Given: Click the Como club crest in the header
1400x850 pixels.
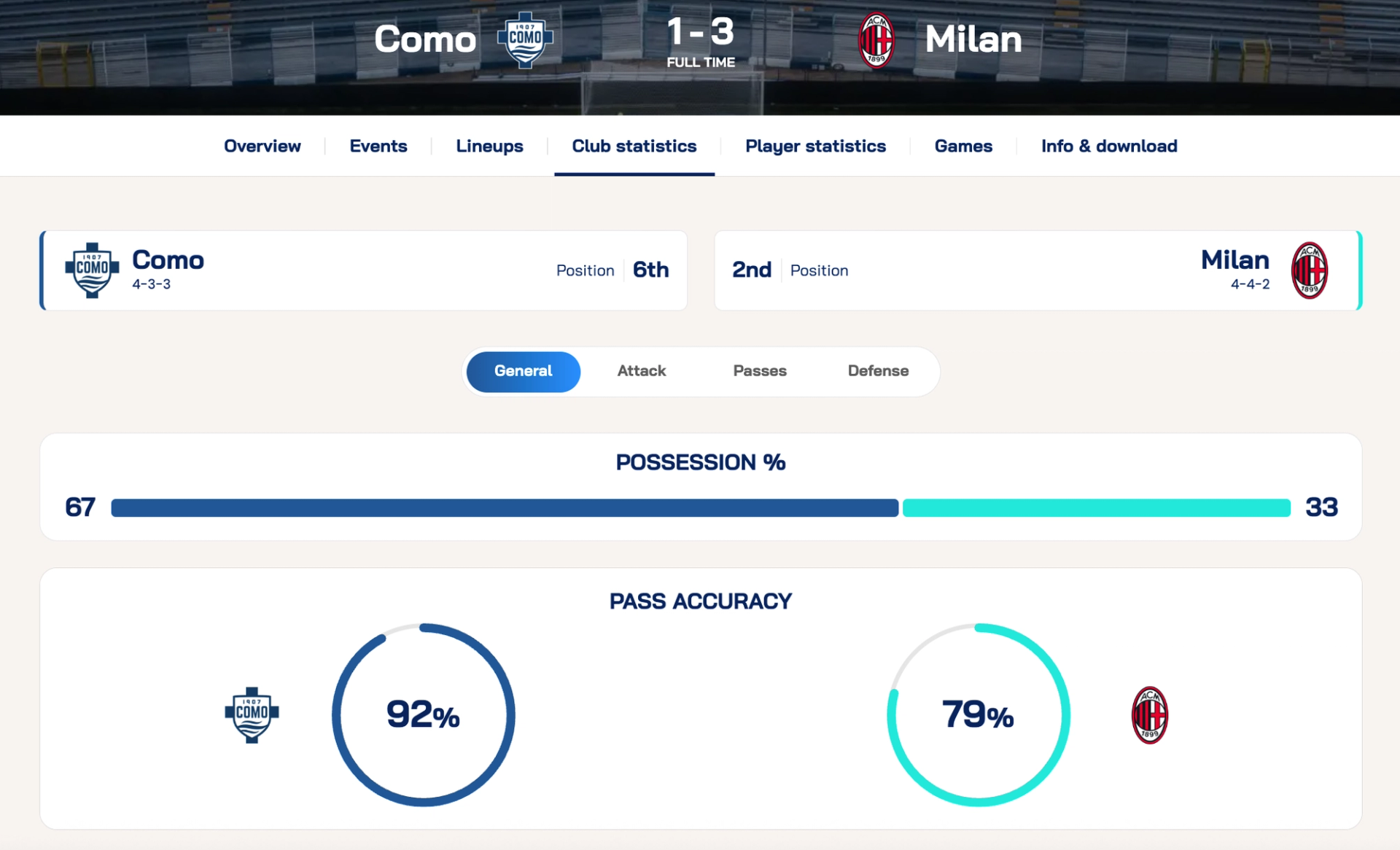Looking at the screenshot, I should tap(526, 40).
